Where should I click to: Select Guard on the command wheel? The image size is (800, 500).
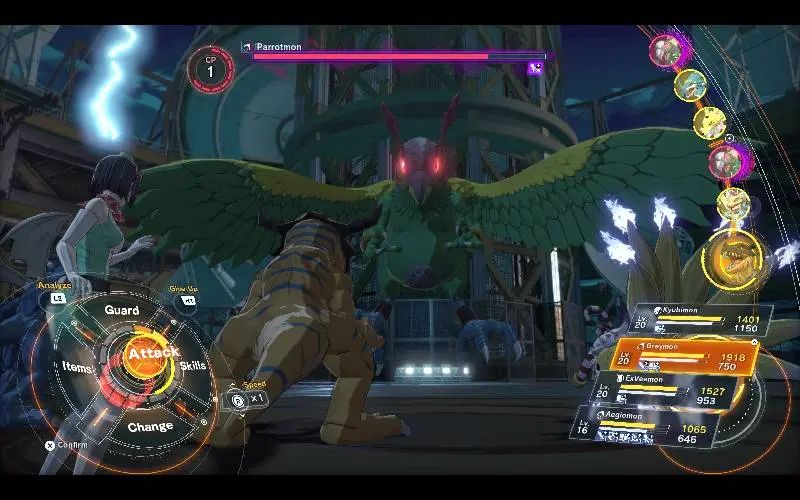click(122, 310)
